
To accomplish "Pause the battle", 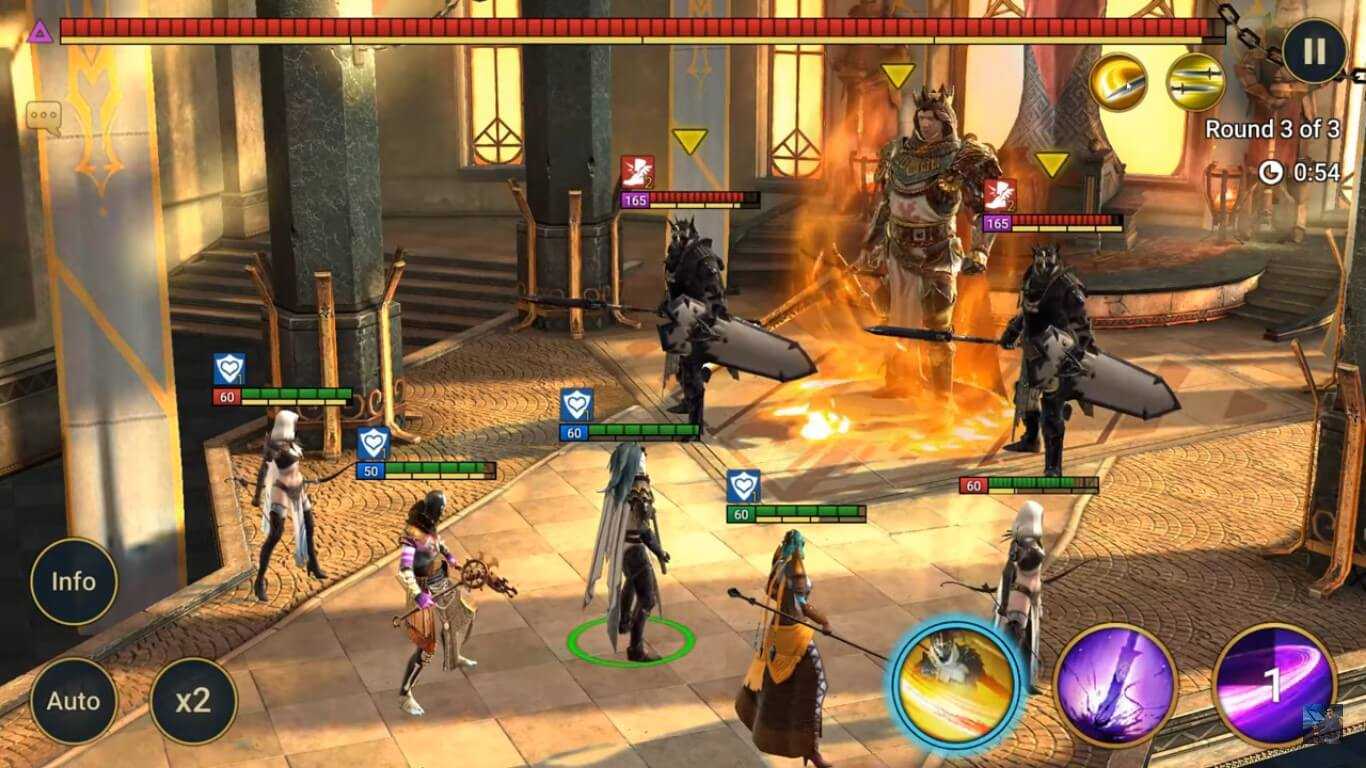I will 1315,52.
